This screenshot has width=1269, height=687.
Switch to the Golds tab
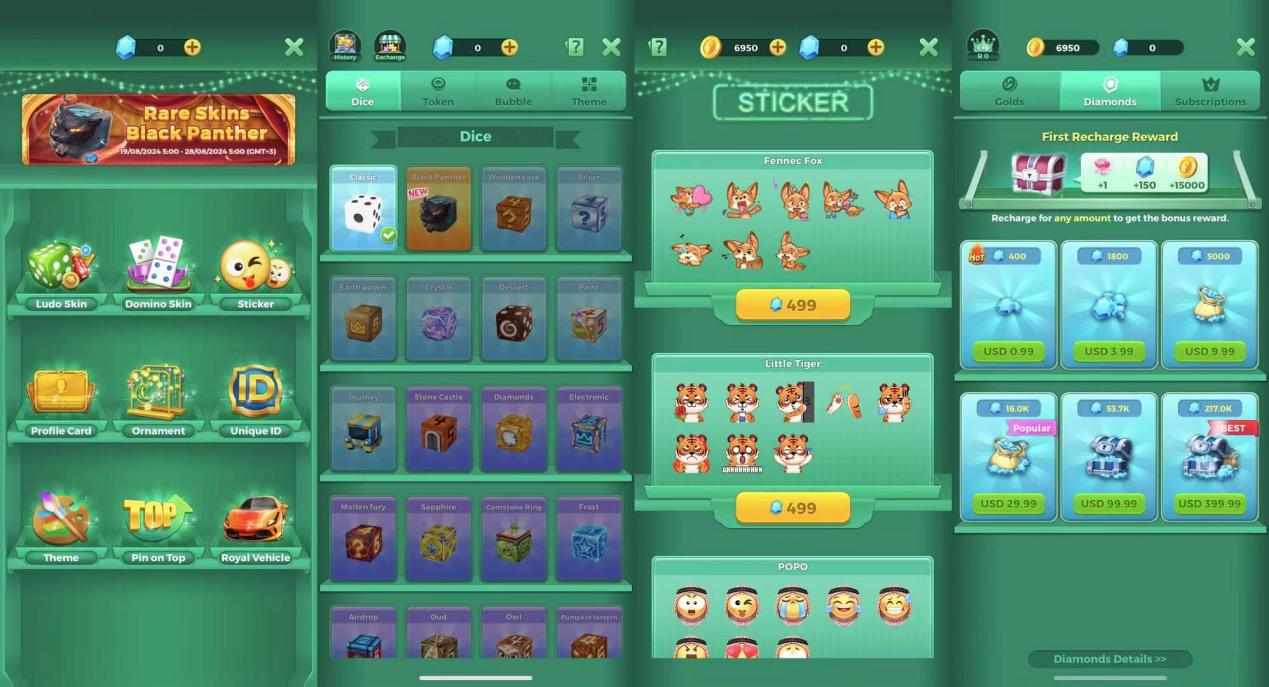pyautogui.click(x=1009, y=91)
